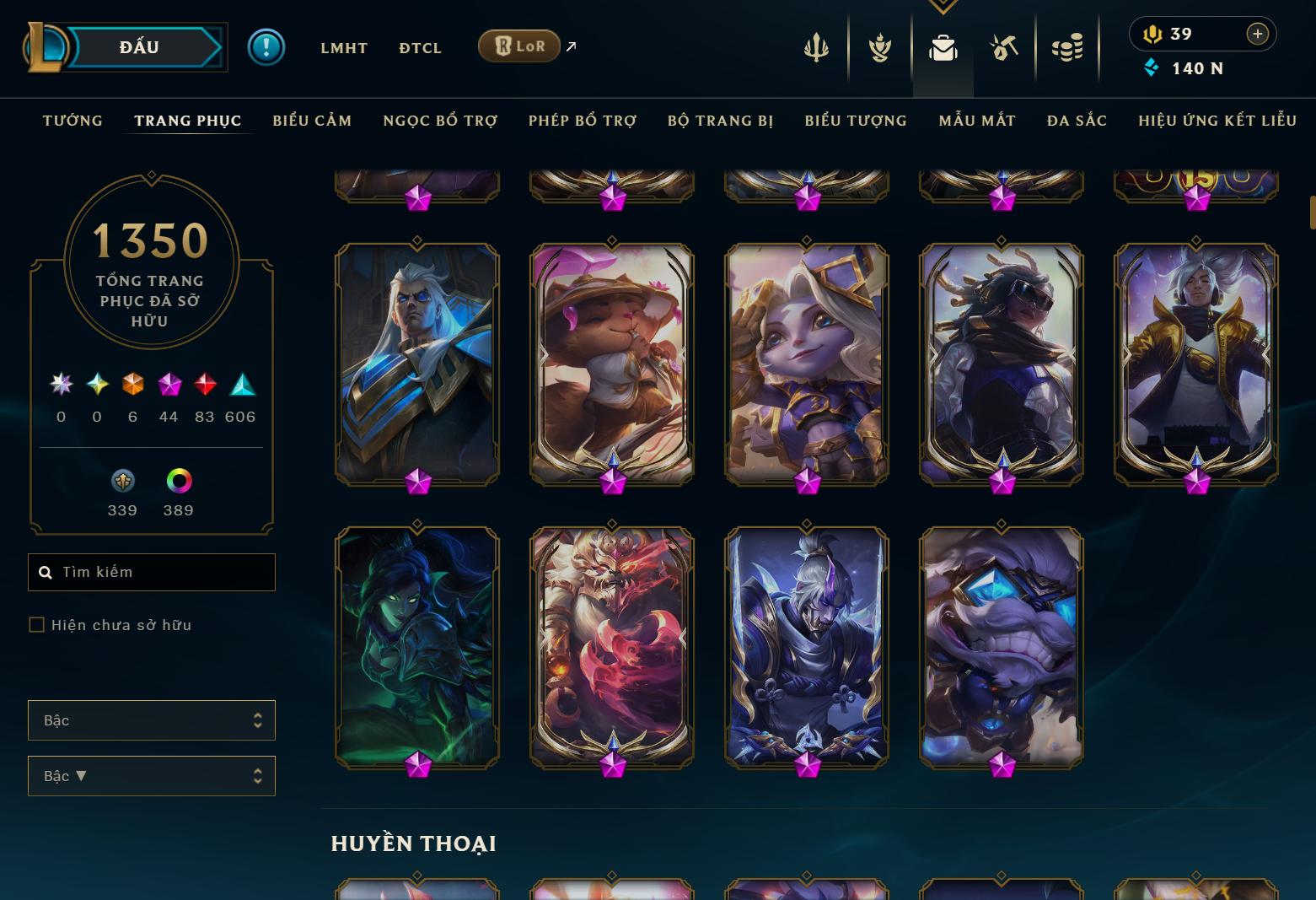1316x900 pixels.
Task: Open the ĐTCL menu item
Action: point(420,48)
